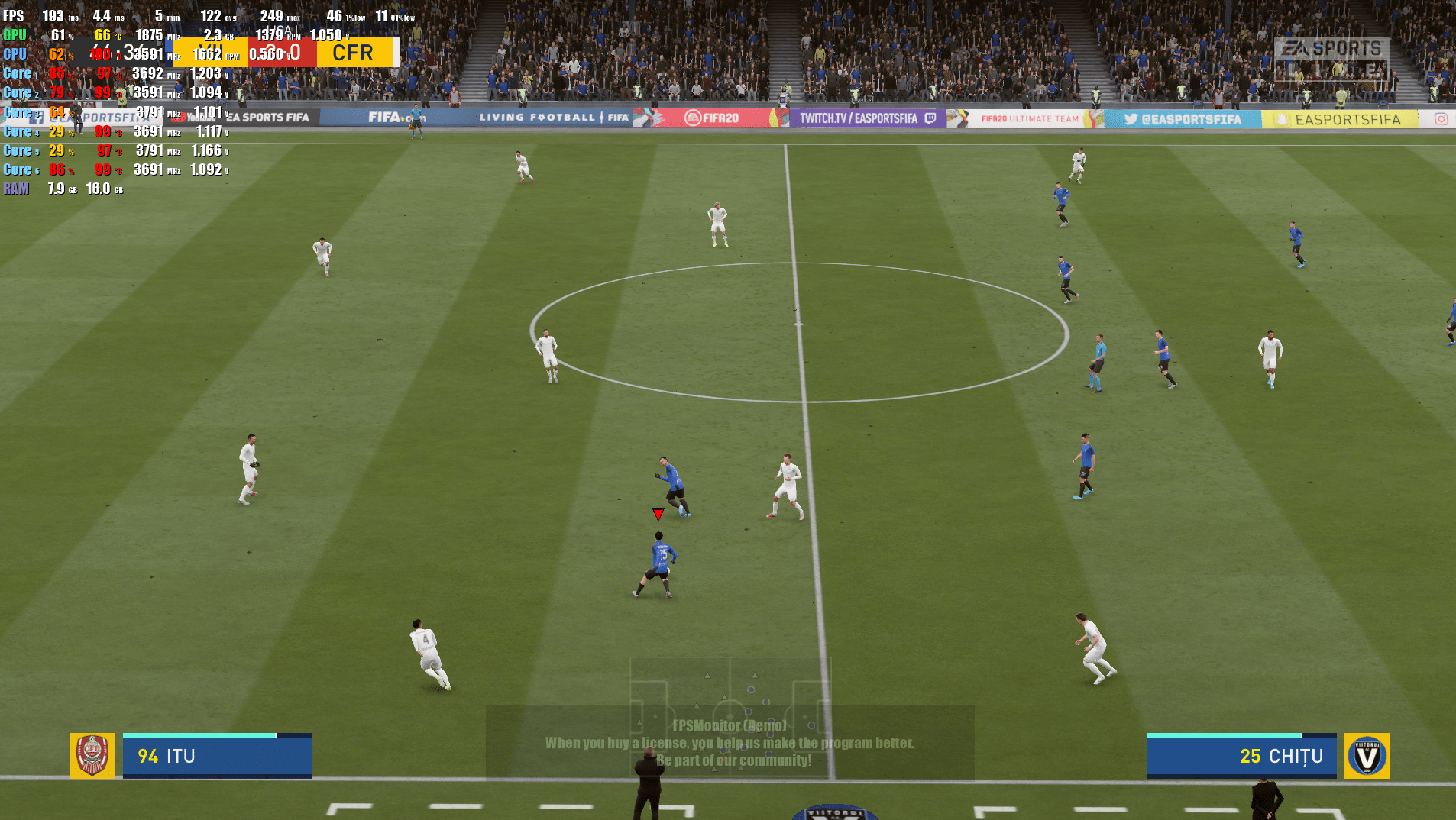This screenshot has width=1456, height=820.
Task: Click the red triangle active player marker
Action: [658, 515]
